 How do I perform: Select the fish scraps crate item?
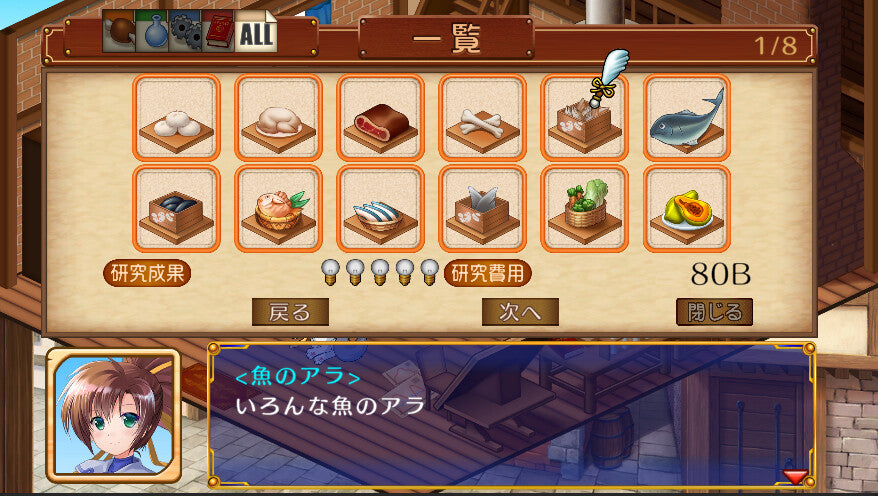point(585,118)
